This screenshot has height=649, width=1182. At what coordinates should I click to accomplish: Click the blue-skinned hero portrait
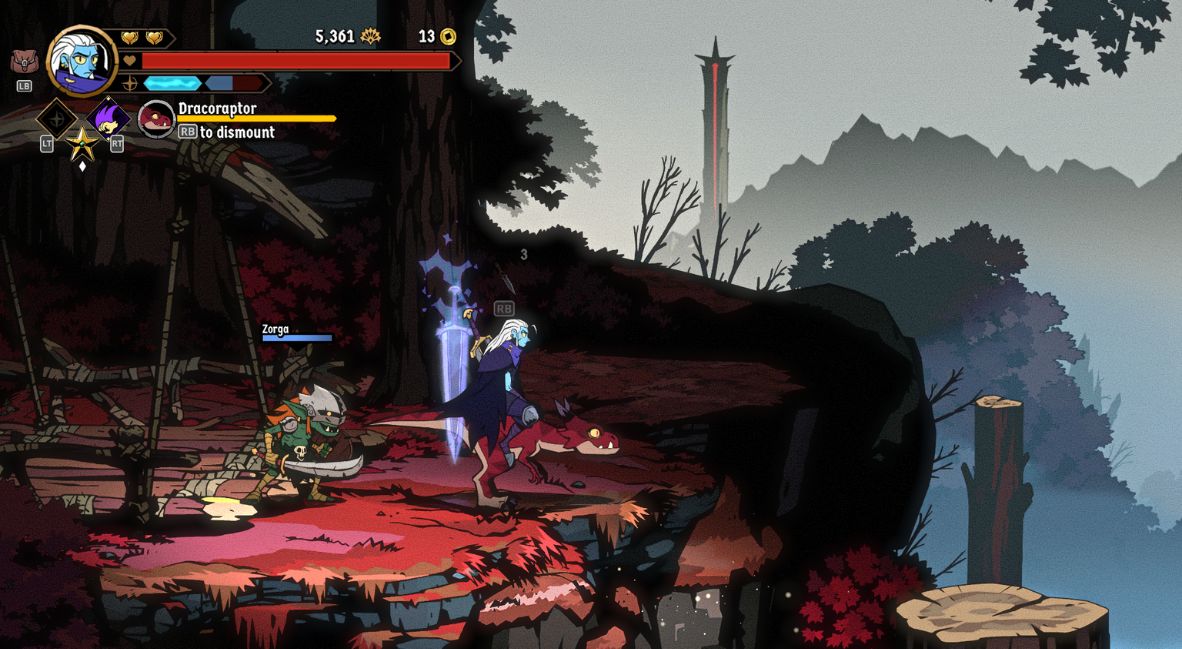point(81,61)
